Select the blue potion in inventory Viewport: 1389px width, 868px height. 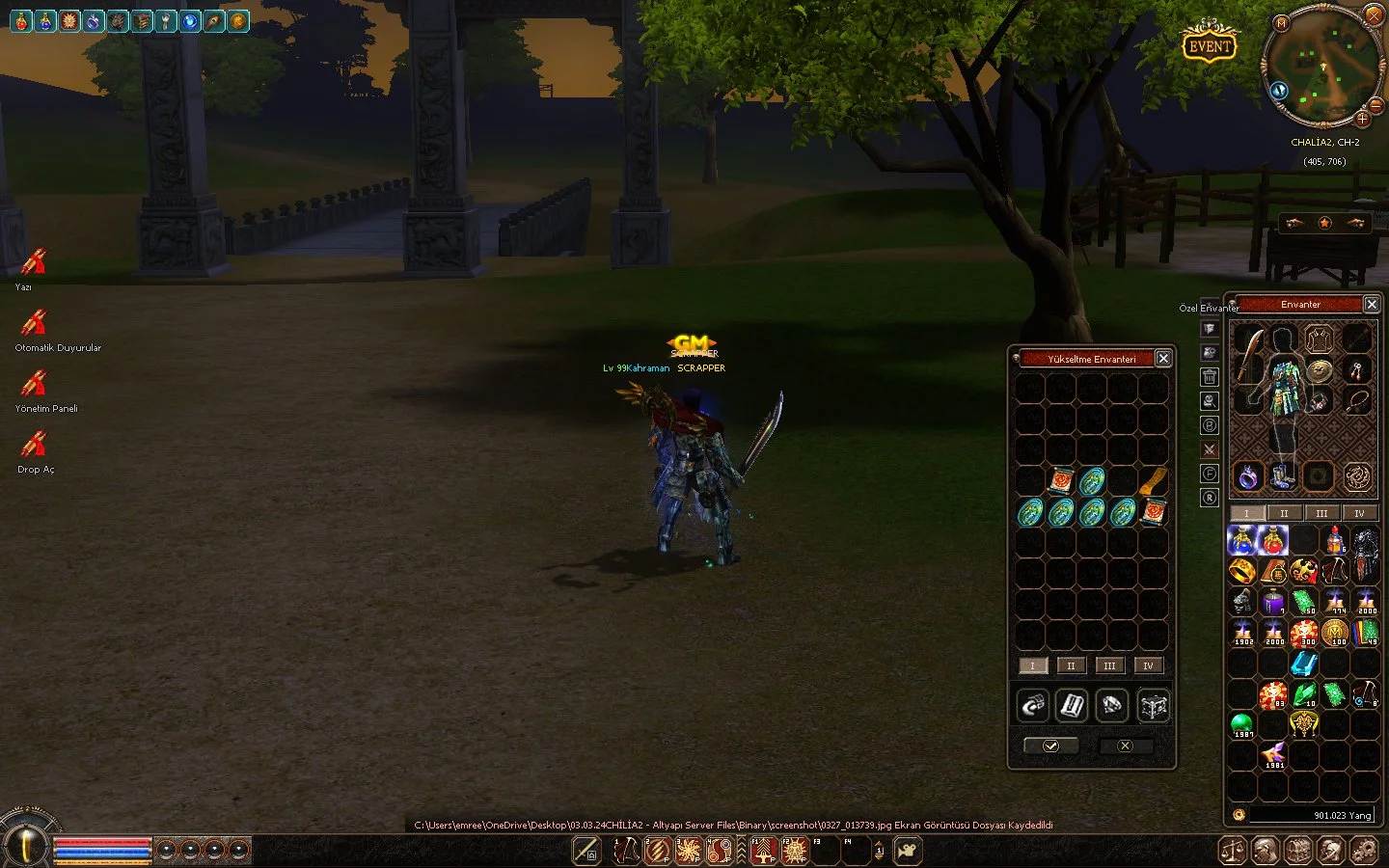coord(1242,540)
